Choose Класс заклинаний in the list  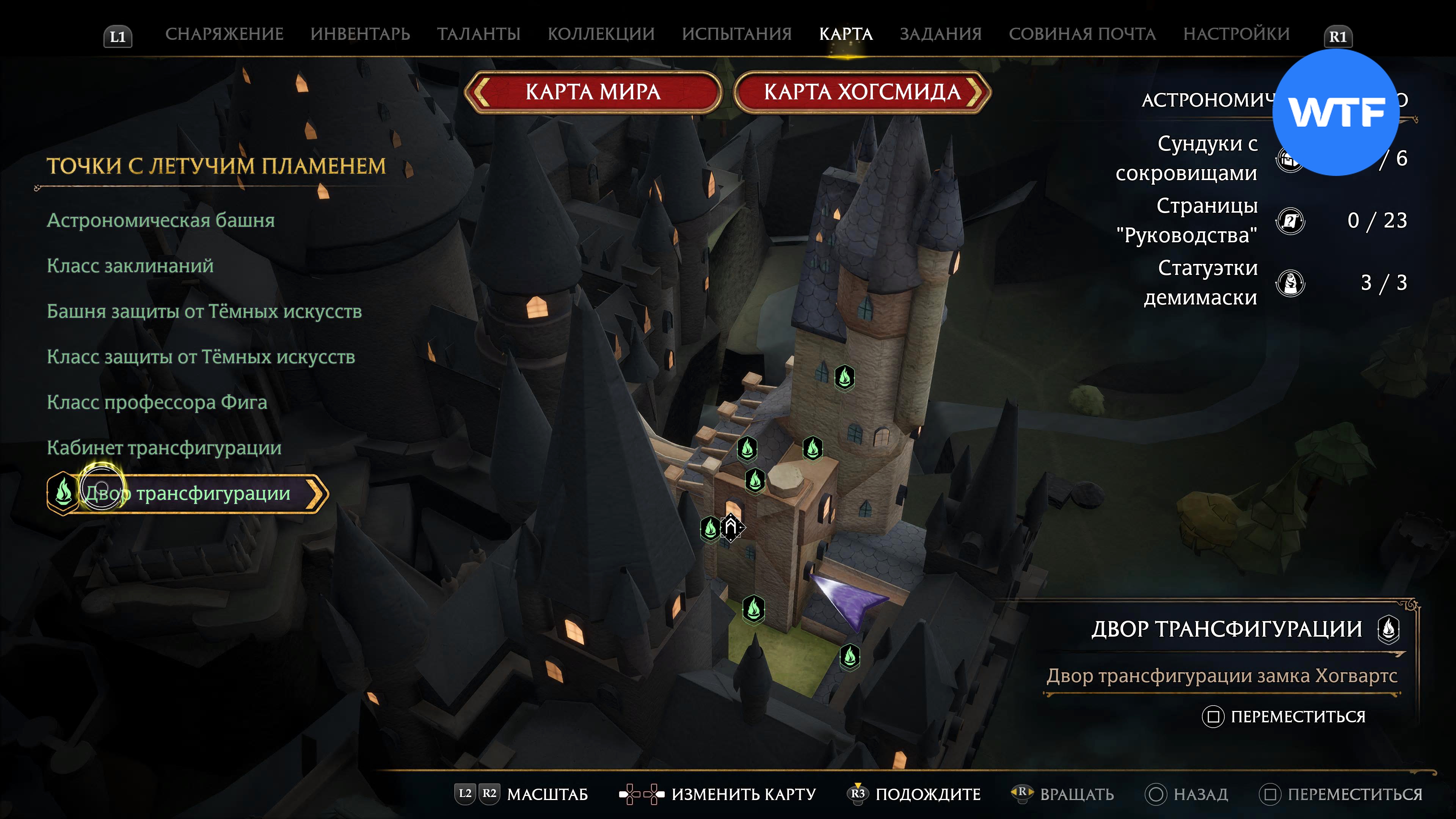[x=130, y=266]
